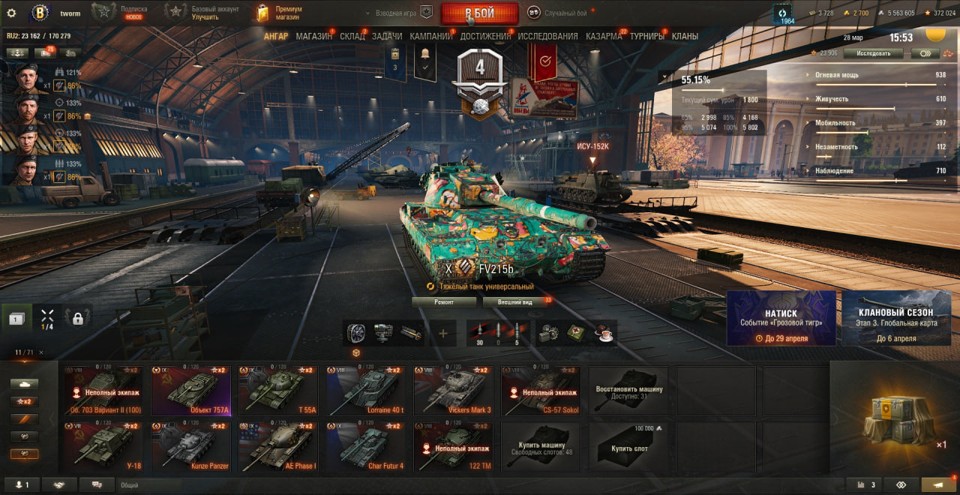960x495 pixels.
Task: Open the ДОСТИЖЕНИЯ tab
Action: (x=485, y=37)
